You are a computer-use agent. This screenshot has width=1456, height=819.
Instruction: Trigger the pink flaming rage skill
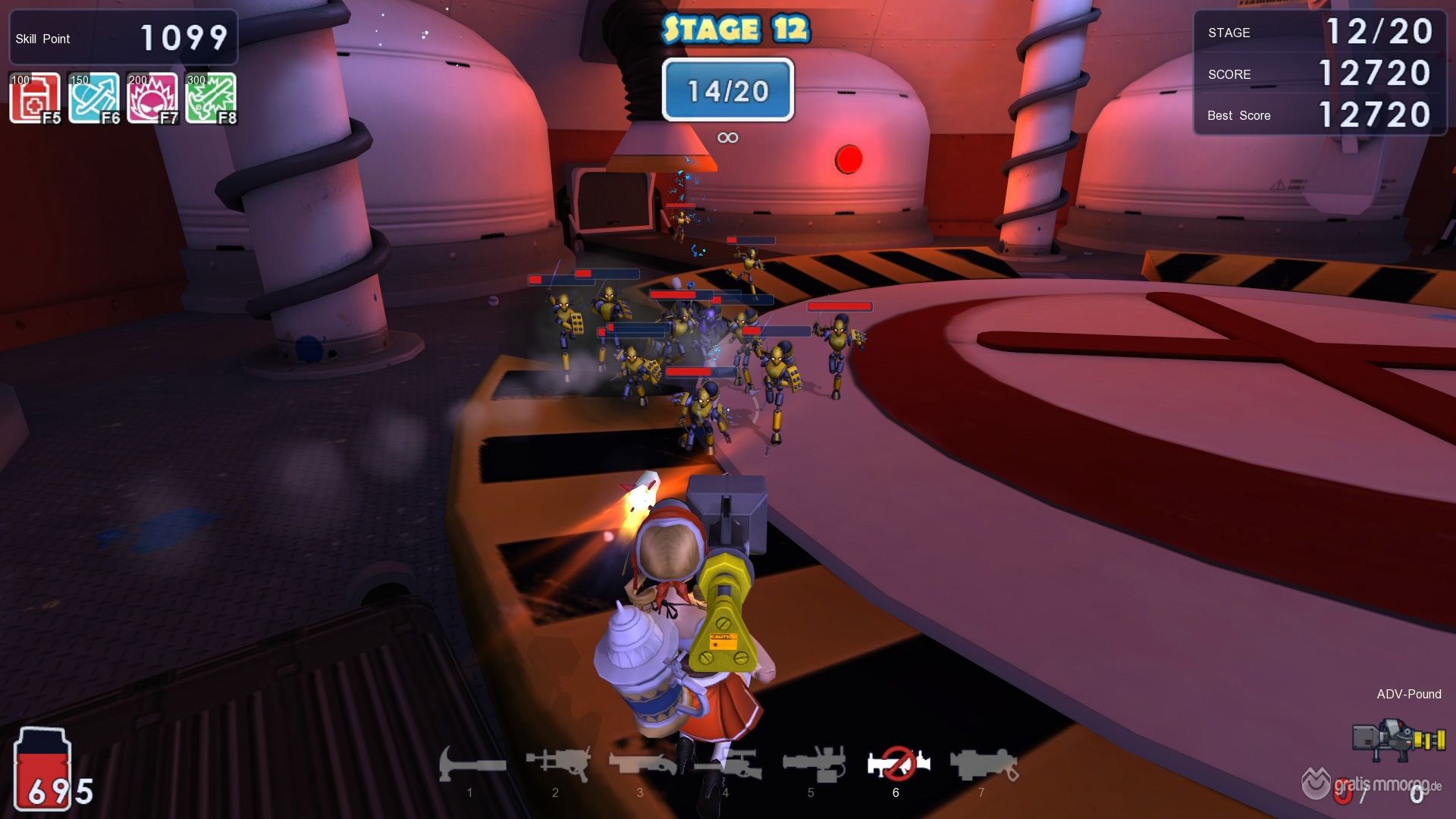pos(152,98)
